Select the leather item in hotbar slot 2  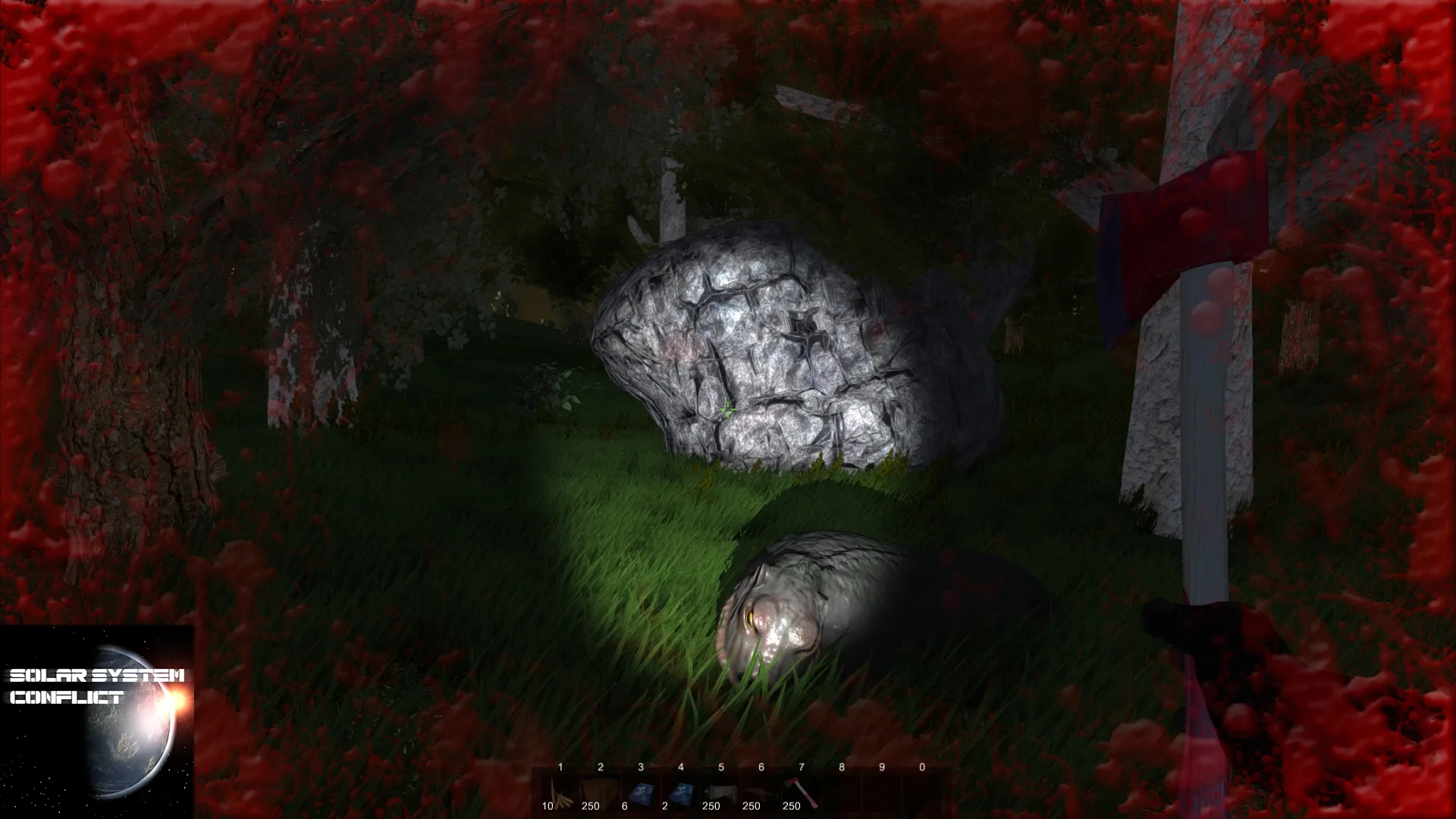601,790
